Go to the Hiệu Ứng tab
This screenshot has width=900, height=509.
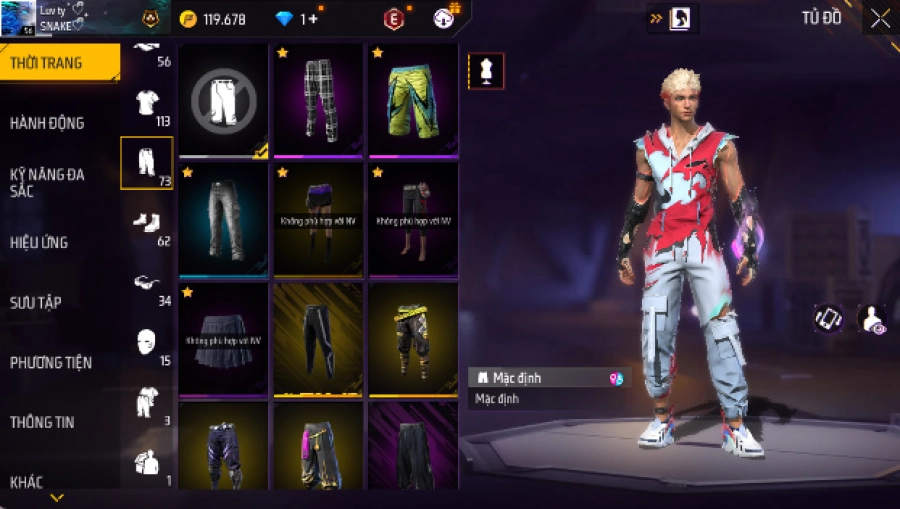40,241
